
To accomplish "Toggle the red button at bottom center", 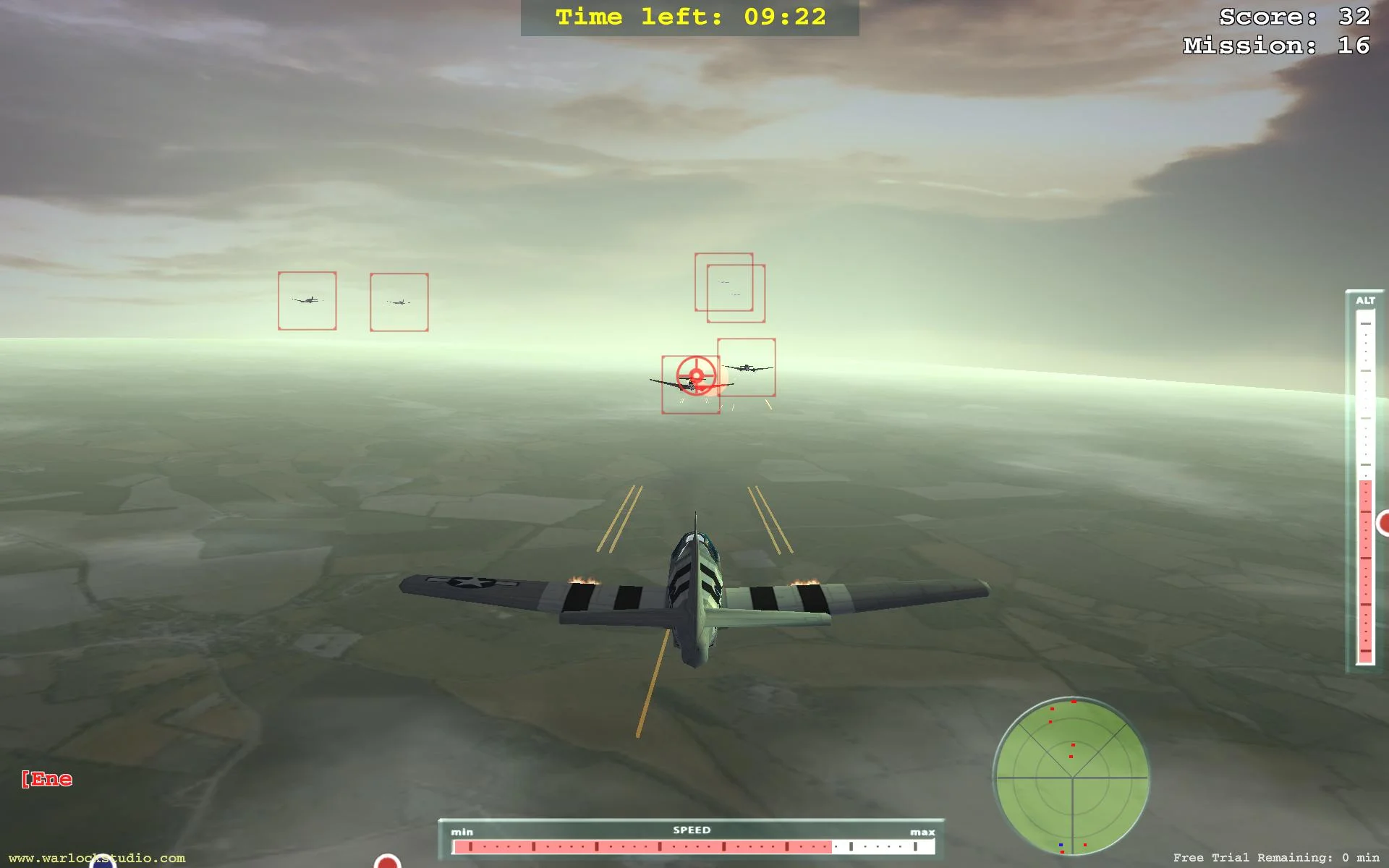I will coord(388,864).
